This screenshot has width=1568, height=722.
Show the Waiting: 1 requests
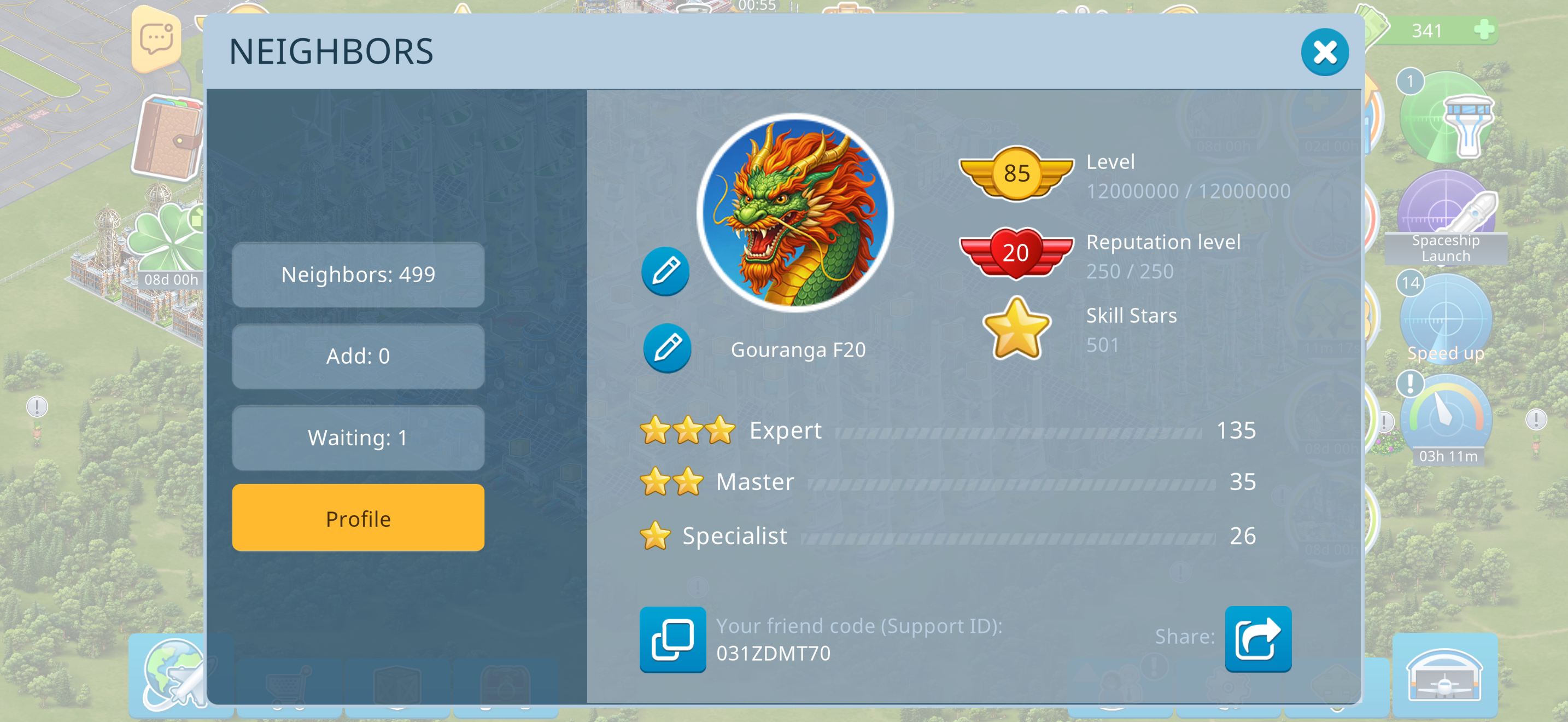pyautogui.click(x=358, y=438)
